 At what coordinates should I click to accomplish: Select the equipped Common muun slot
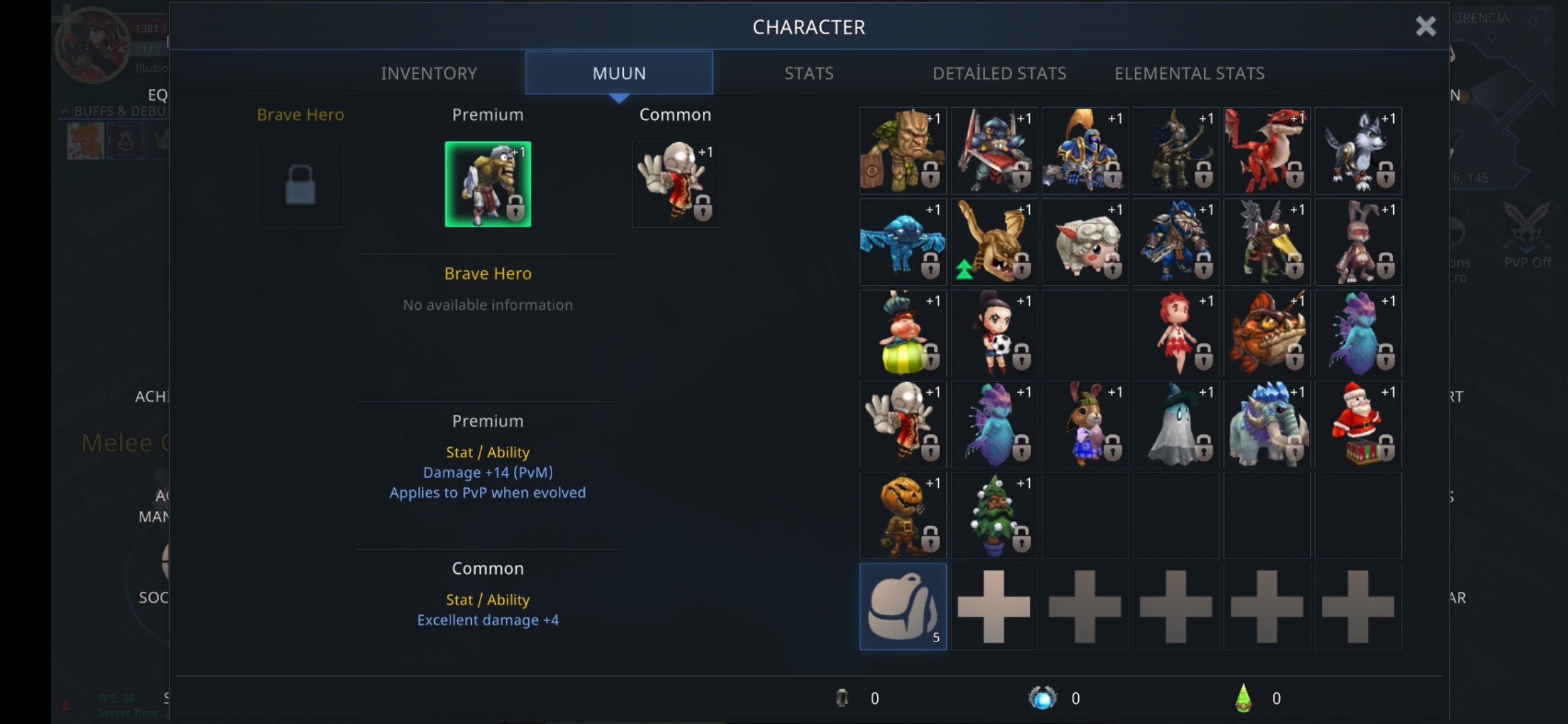pyautogui.click(x=675, y=184)
